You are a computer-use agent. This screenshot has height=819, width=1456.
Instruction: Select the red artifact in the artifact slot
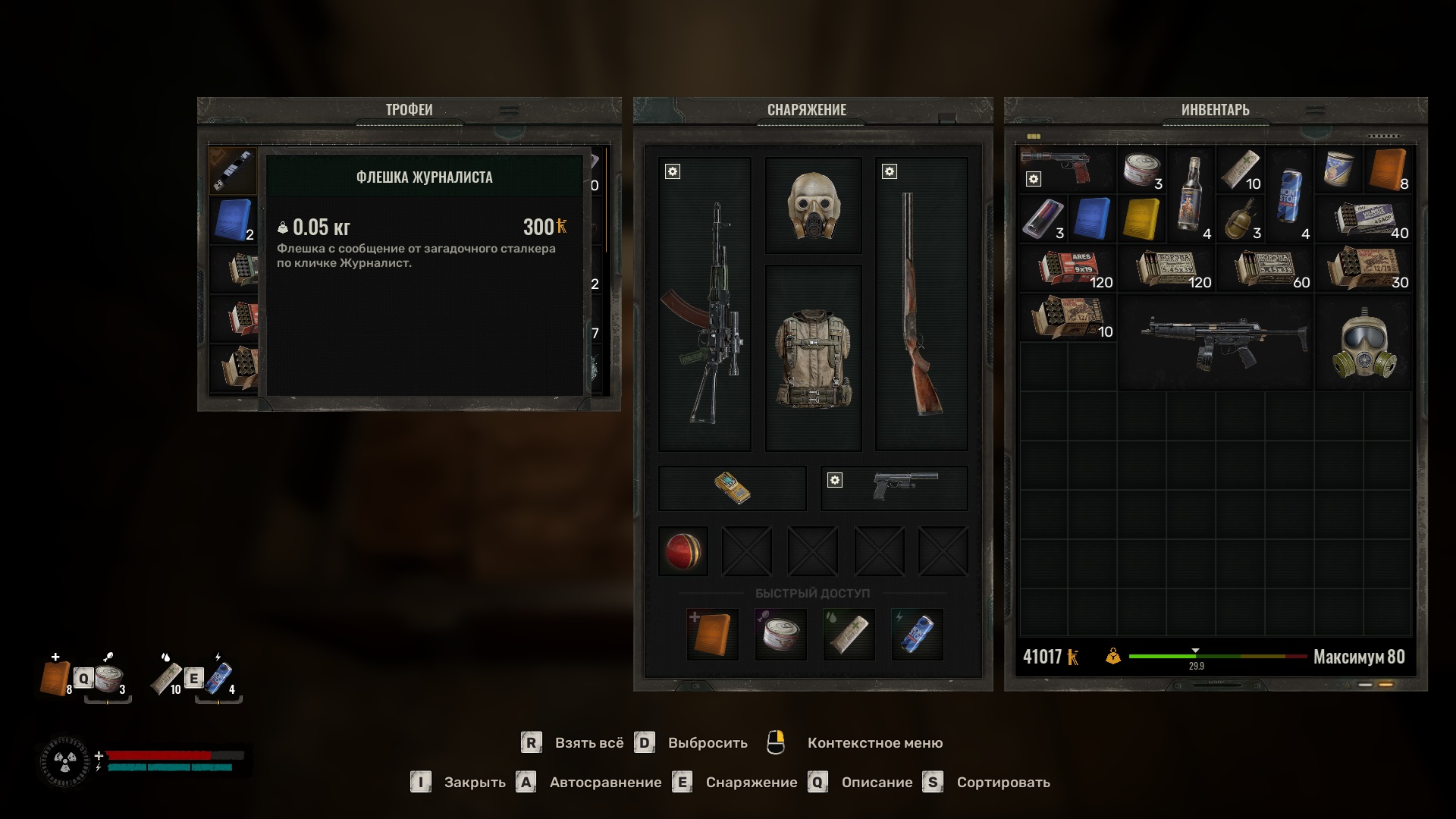click(683, 551)
